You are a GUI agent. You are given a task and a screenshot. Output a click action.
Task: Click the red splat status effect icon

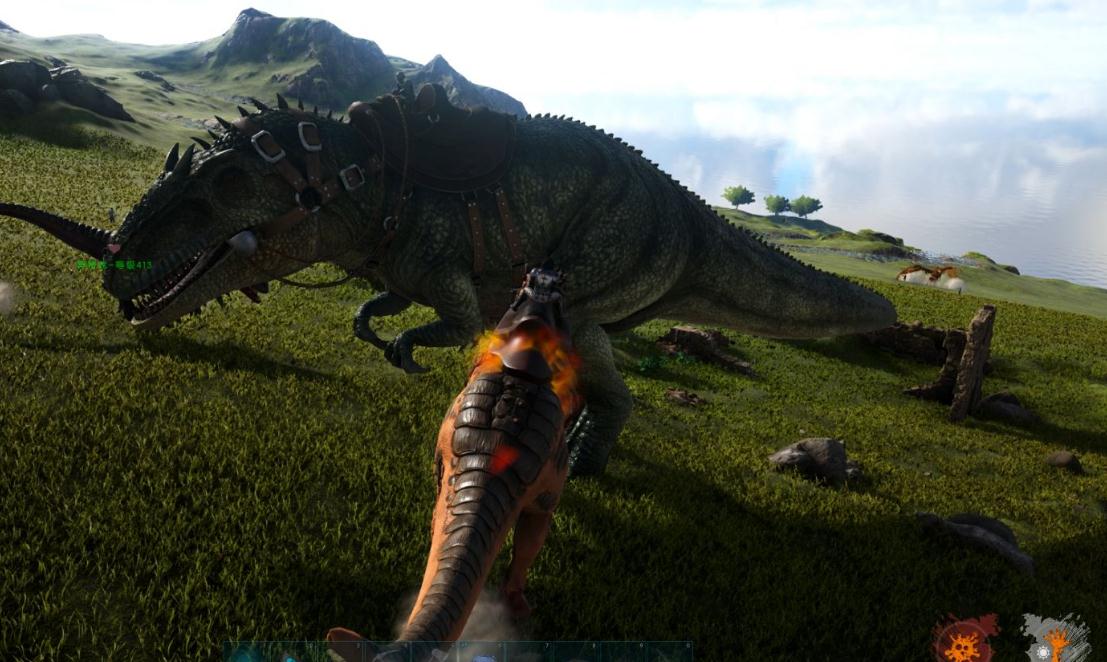[965, 639]
